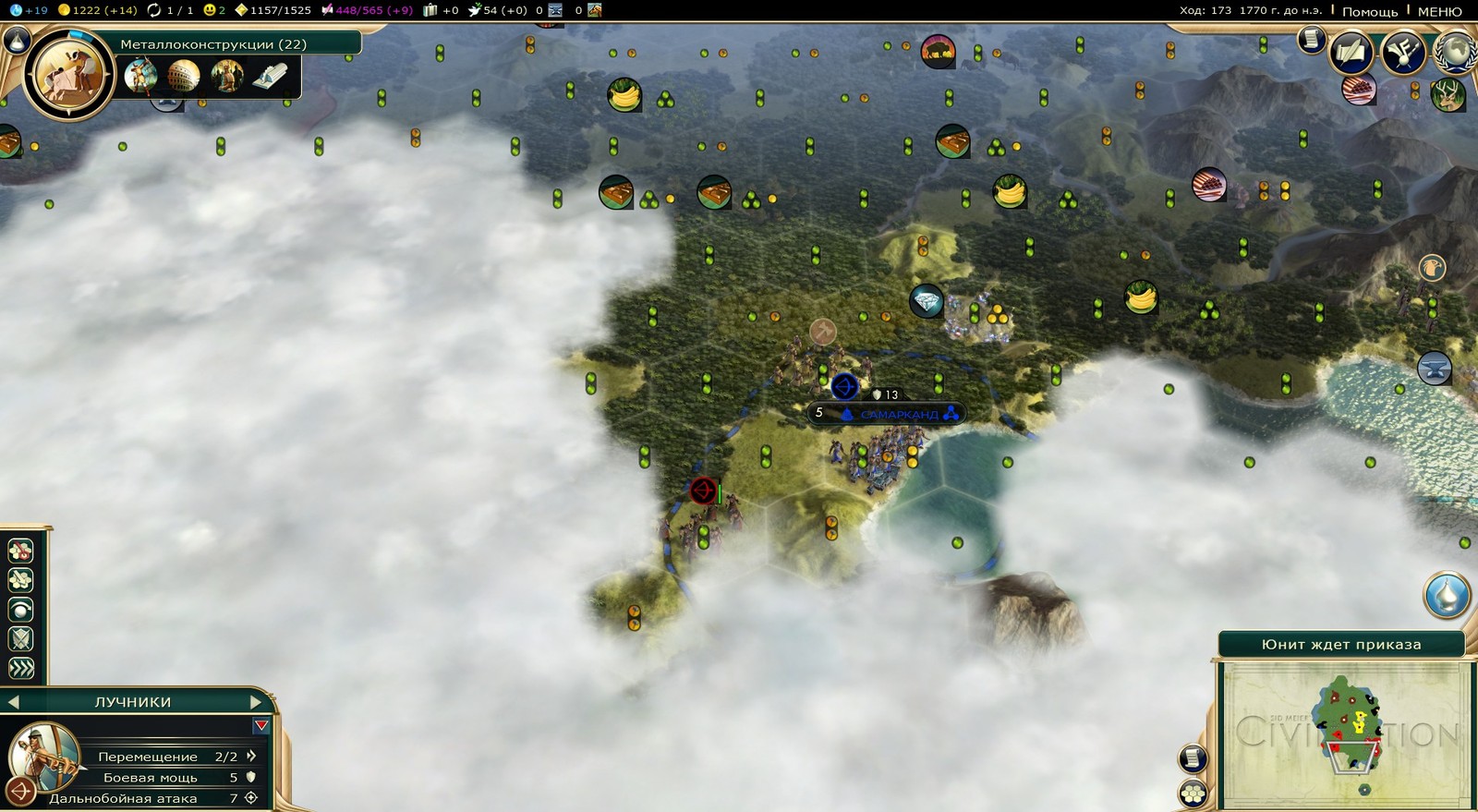Activate the ranged attack bow action
The image size is (1478, 812).
click(20, 792)
